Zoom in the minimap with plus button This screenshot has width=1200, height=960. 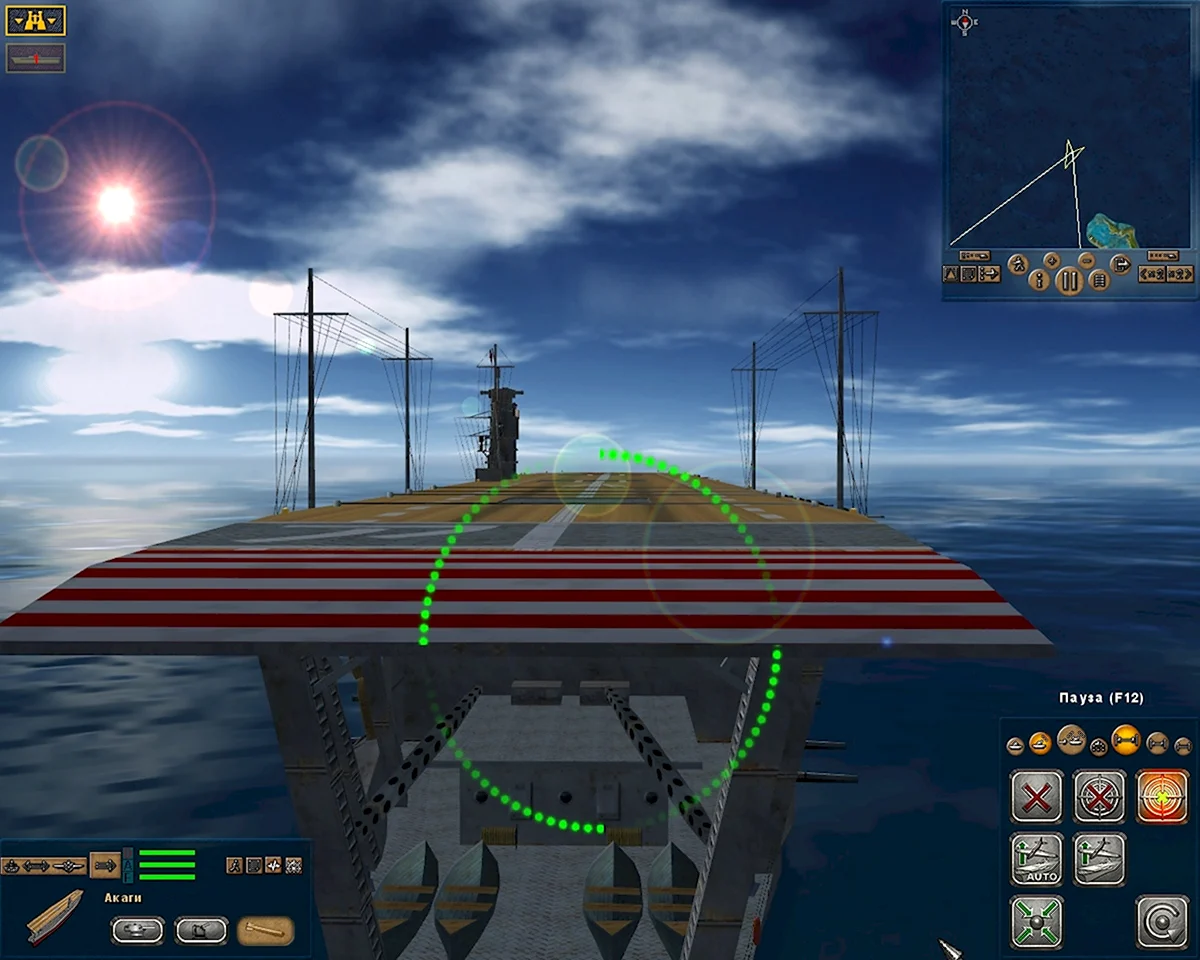1052,260
